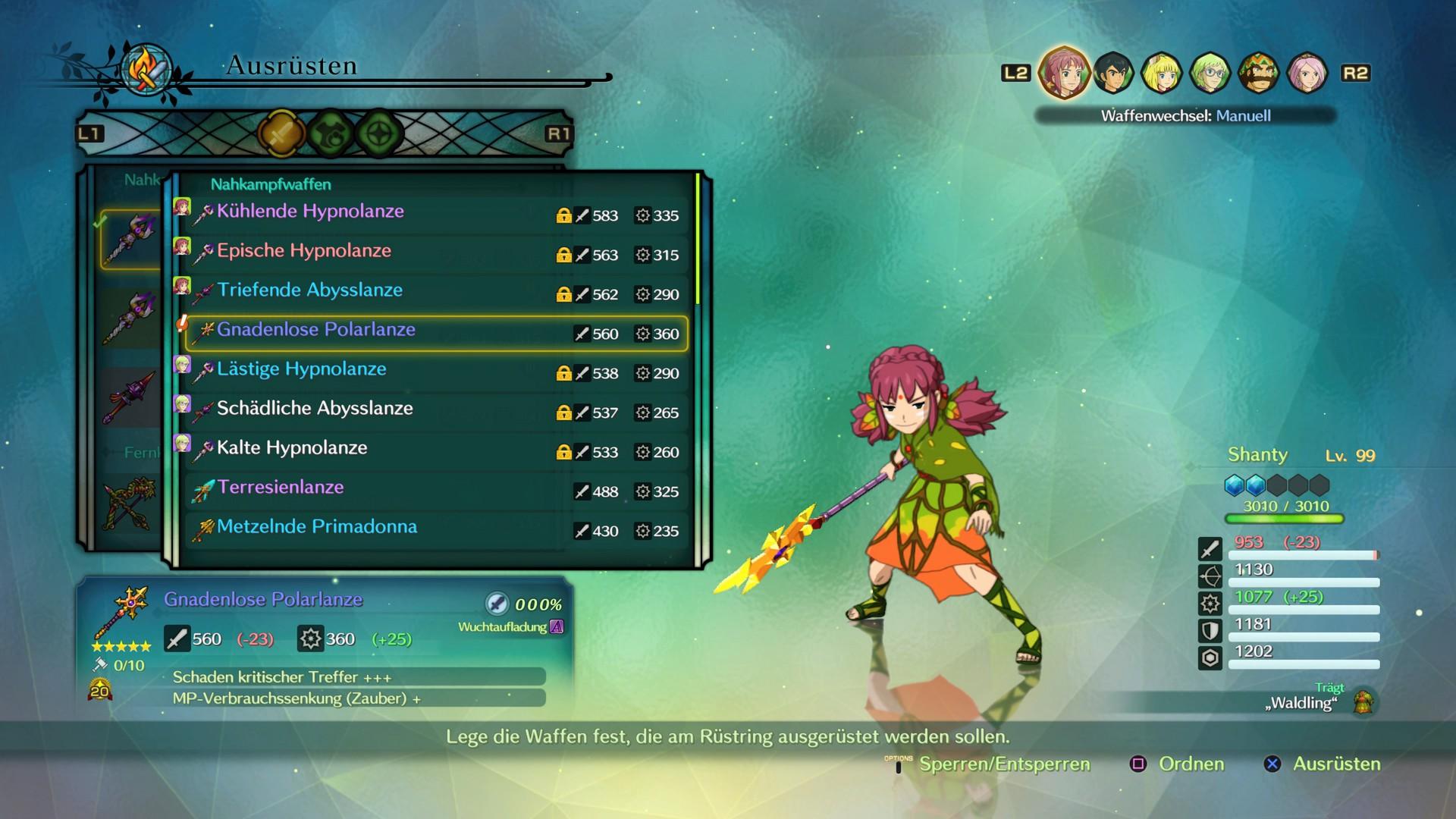Choose the blonde girl character portrait
This screenshot has width=1456, height=819.
(x=1161, y=73)
